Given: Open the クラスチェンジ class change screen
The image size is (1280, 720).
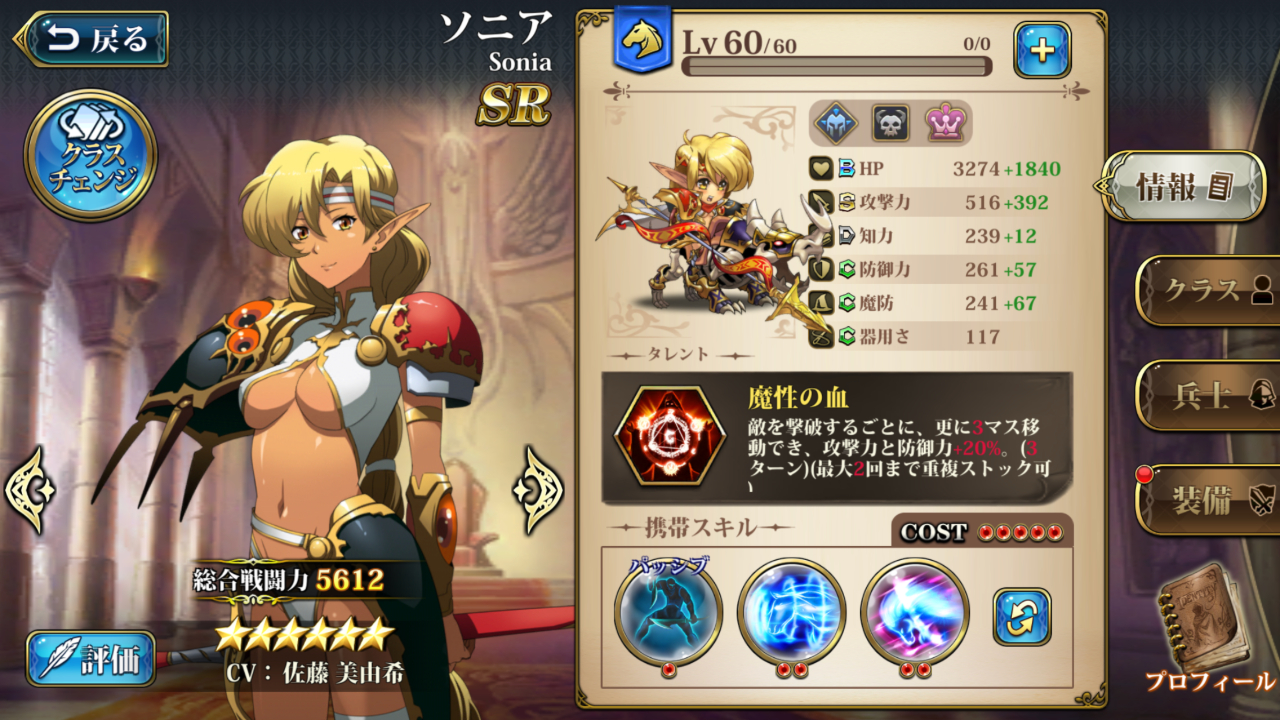Looking at the screenshot, I should (x=90, y=155).
